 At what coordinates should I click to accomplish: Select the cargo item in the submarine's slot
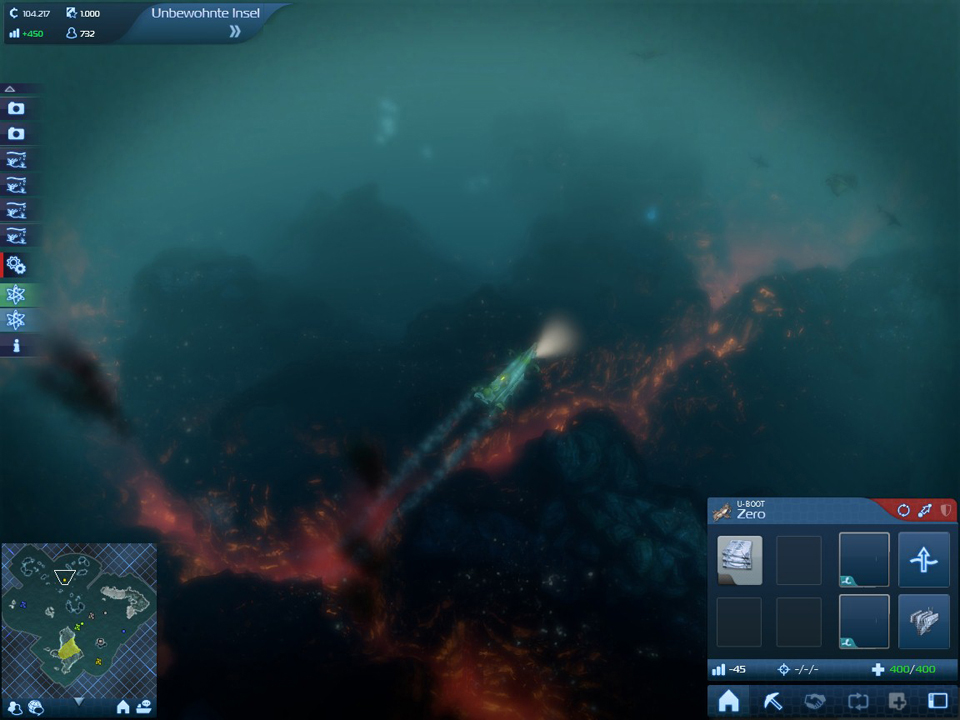click(740, 560)
